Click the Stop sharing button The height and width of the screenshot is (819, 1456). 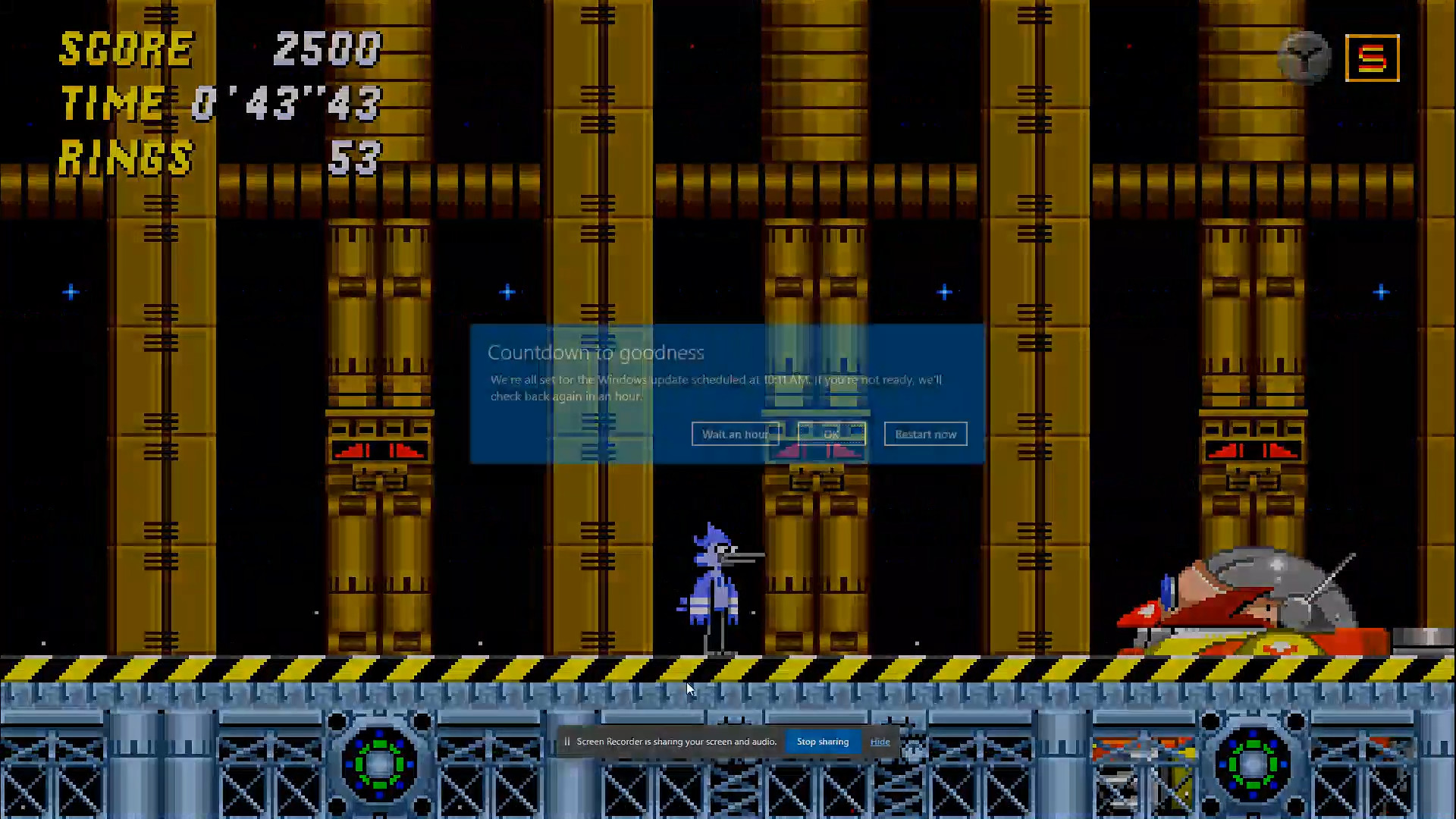(x=822, y=741)
